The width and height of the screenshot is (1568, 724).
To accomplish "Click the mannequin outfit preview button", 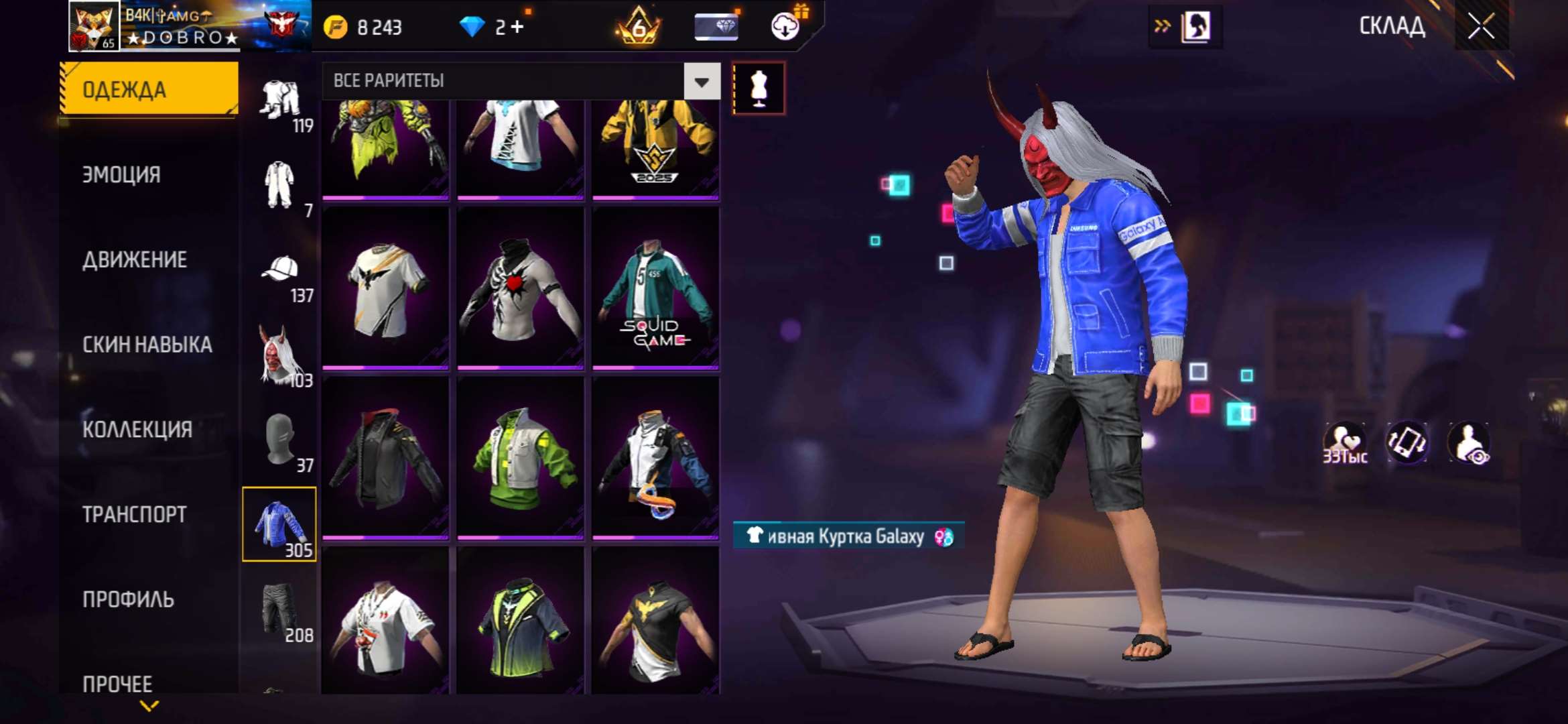I will pyautogui.click(x=758, y=88).
